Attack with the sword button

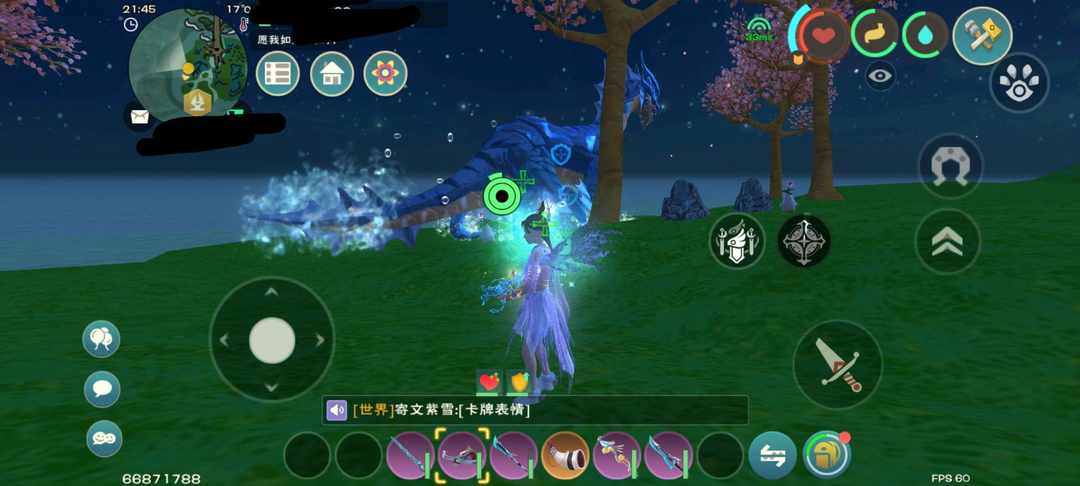(837, 364)
